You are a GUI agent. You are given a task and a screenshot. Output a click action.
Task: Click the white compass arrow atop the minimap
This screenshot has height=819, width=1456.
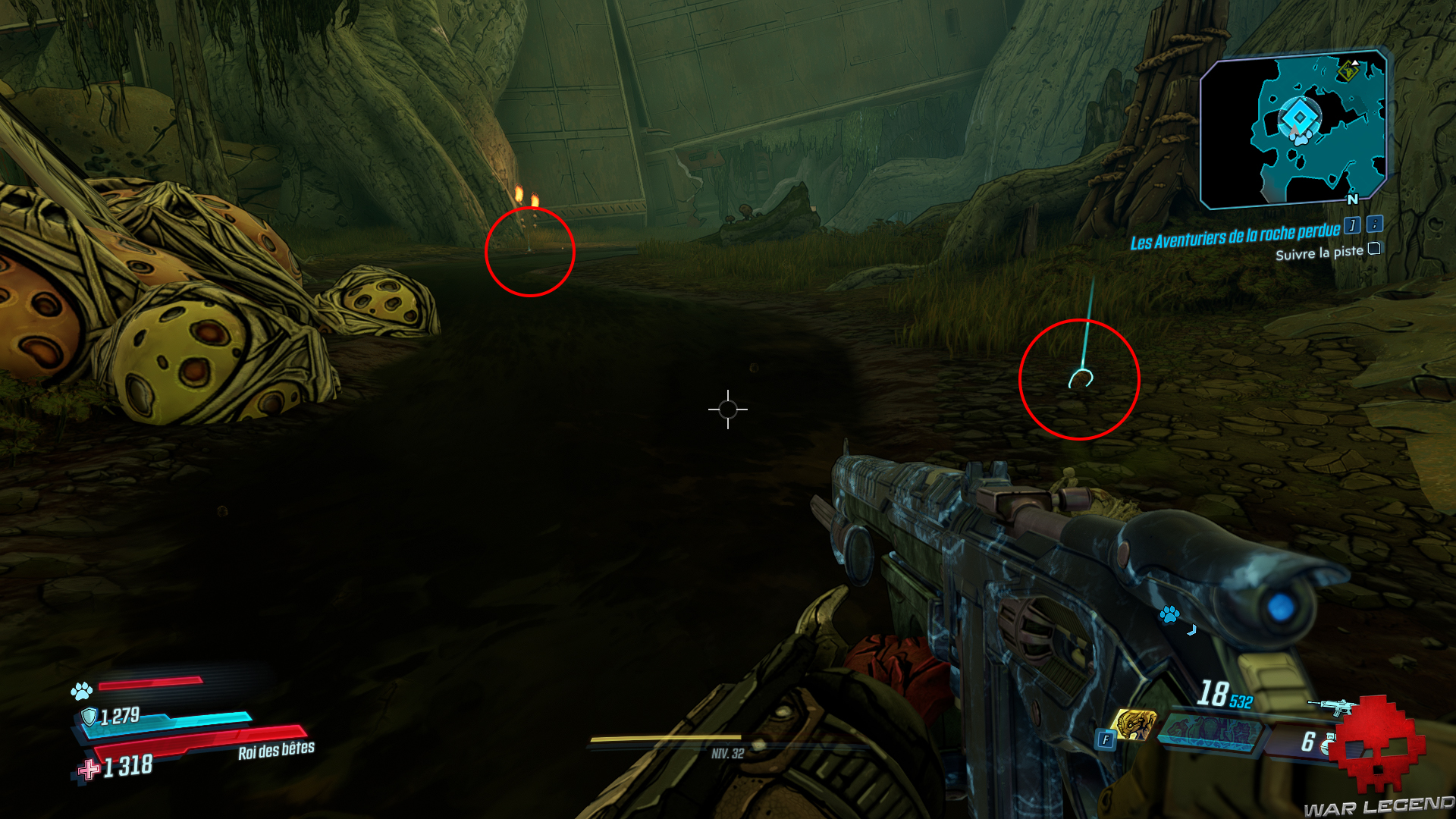coord(1354,63)
